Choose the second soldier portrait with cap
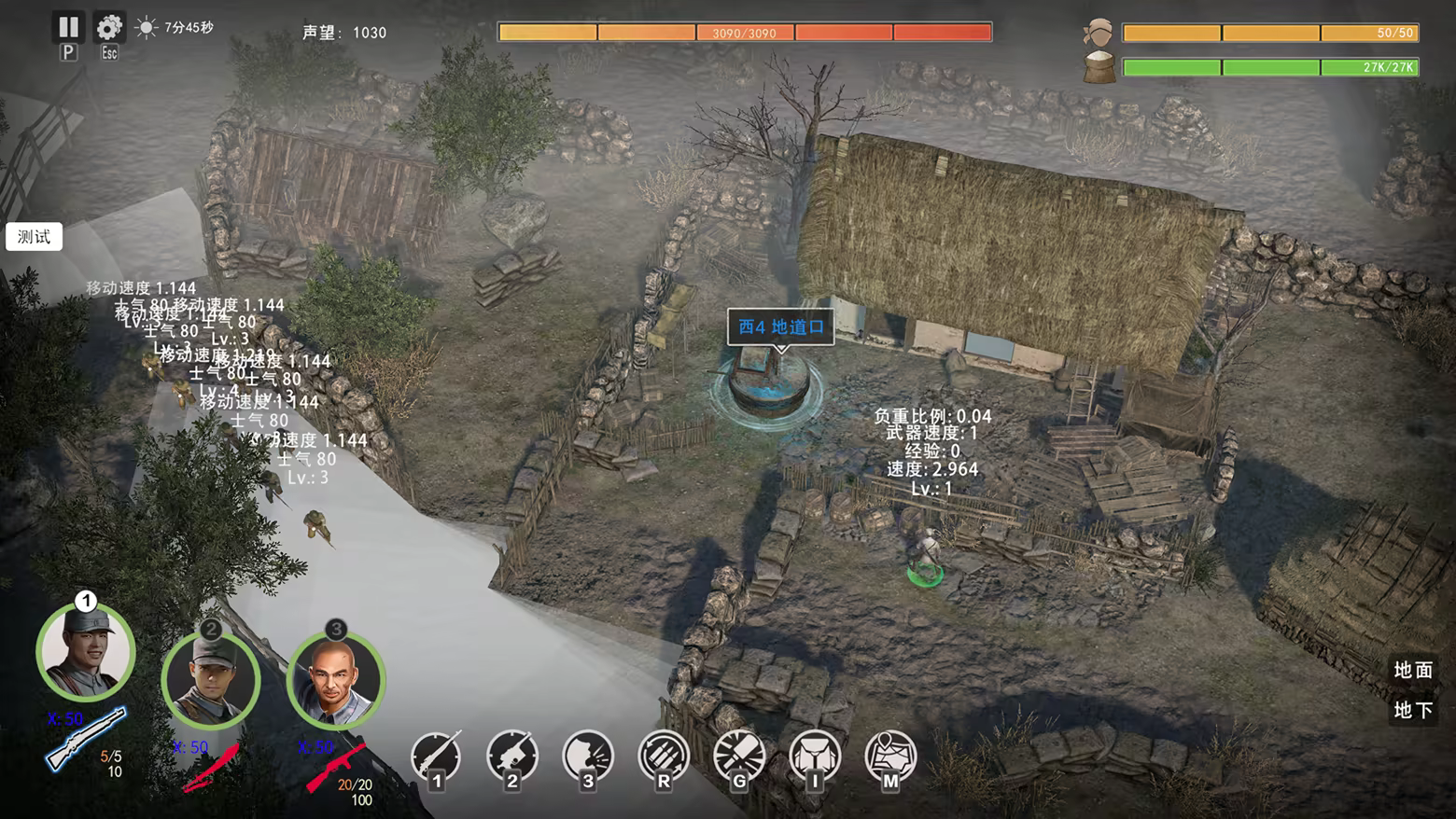Viewport: 1456px width, 819px height. click(x=211, y=680)
